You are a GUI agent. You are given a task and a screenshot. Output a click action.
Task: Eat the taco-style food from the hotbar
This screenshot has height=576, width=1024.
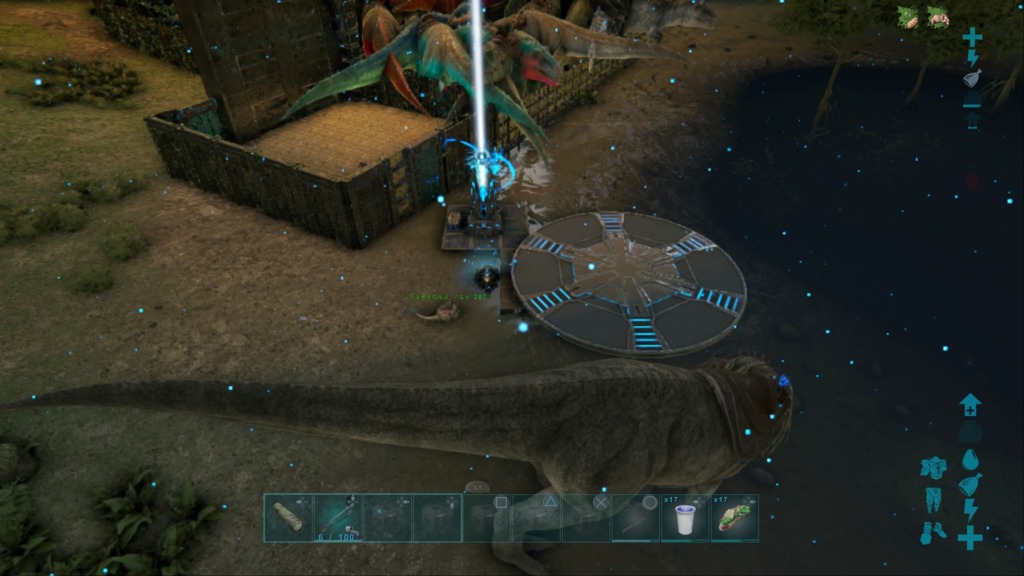pos(735,518)
